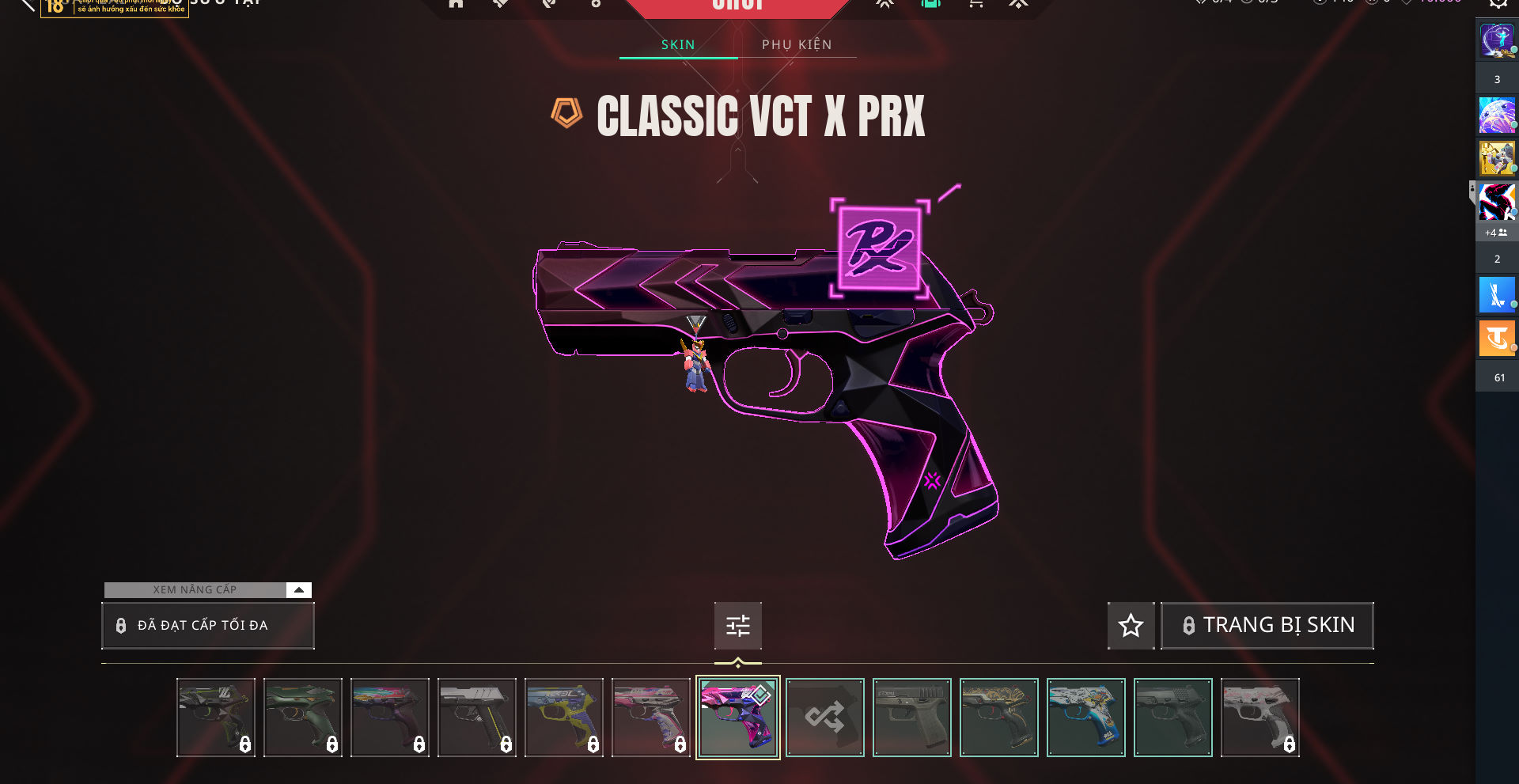Screen dimensions: 1519x784
Task: Select the Skin tab
Action: pos(678,45)
